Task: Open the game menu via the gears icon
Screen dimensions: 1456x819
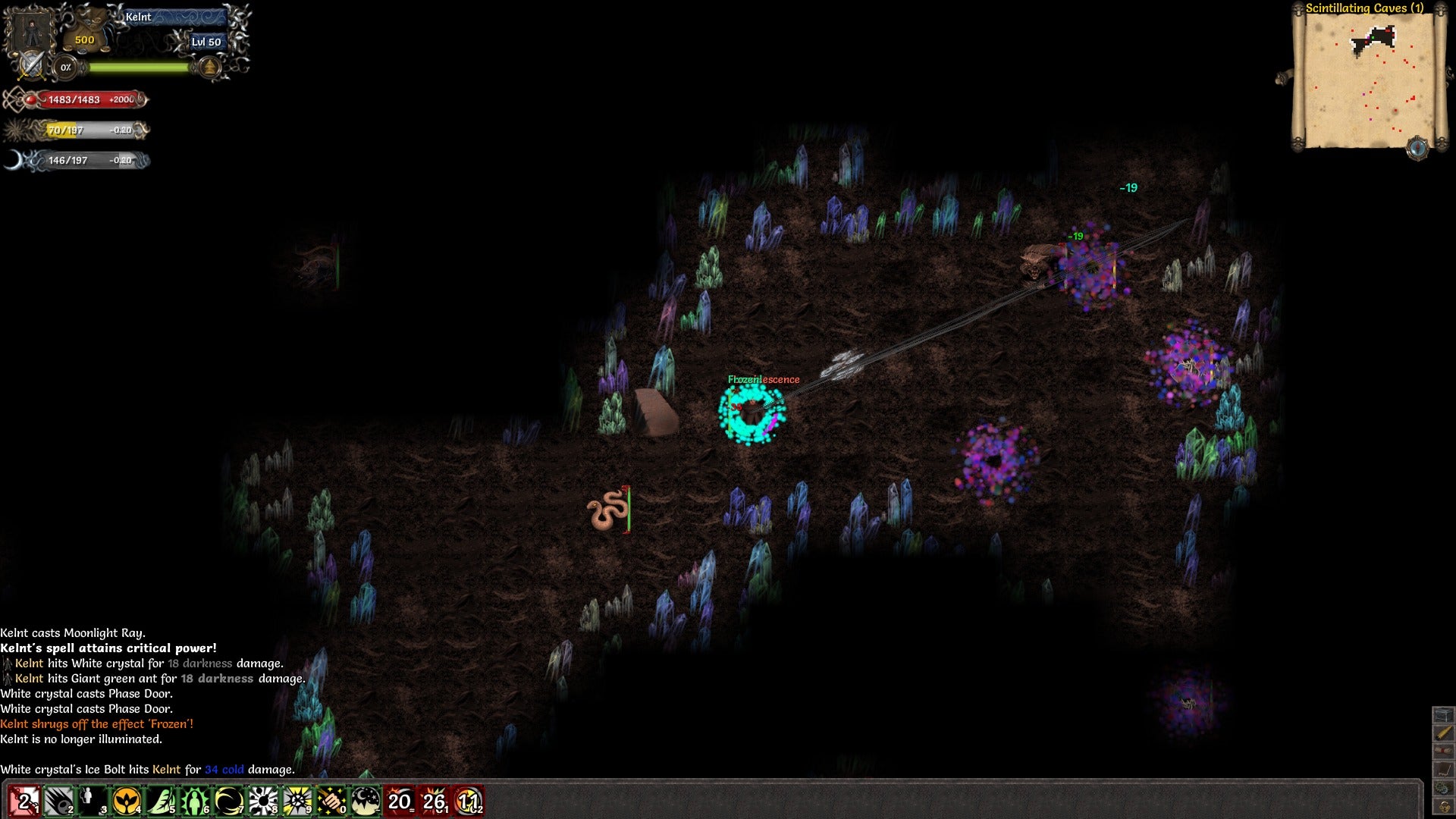Action: [x=1444, y=786]
